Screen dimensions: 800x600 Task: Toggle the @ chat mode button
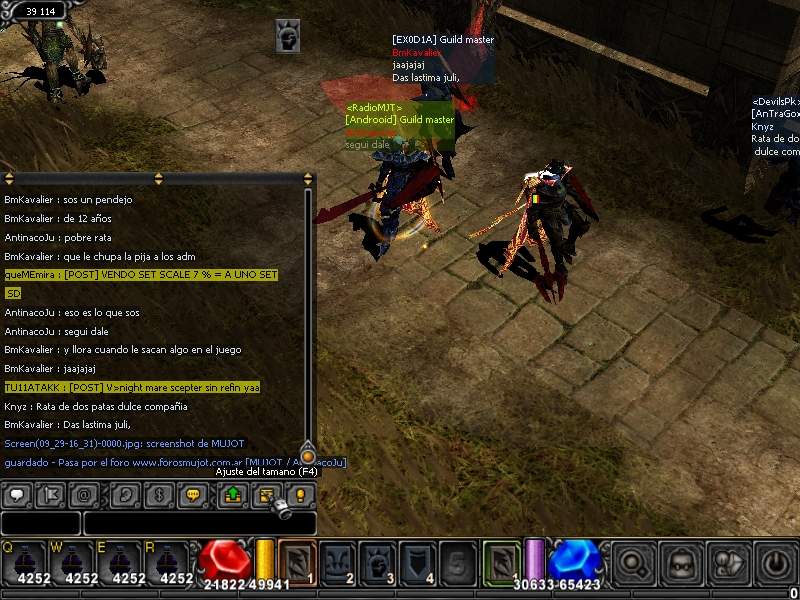(x=84, y=495)
